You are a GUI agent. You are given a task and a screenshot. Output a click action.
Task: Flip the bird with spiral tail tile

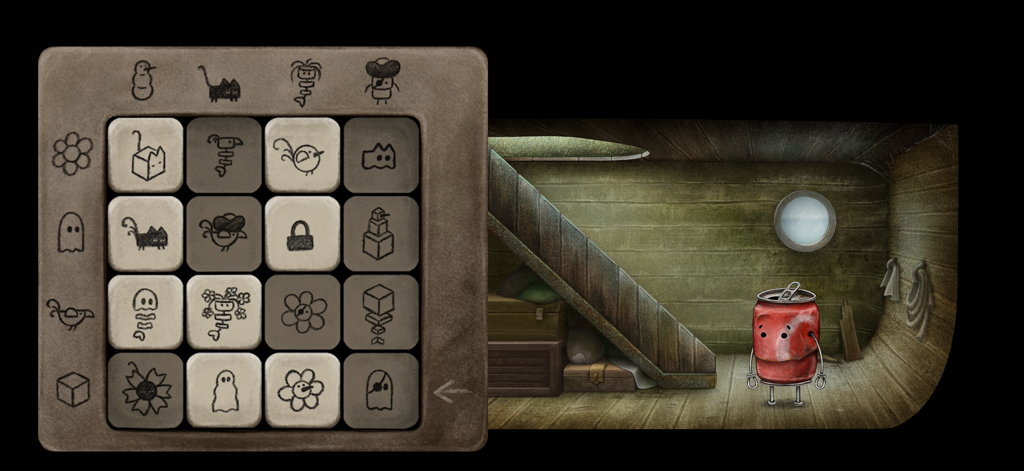click(224, 155)
